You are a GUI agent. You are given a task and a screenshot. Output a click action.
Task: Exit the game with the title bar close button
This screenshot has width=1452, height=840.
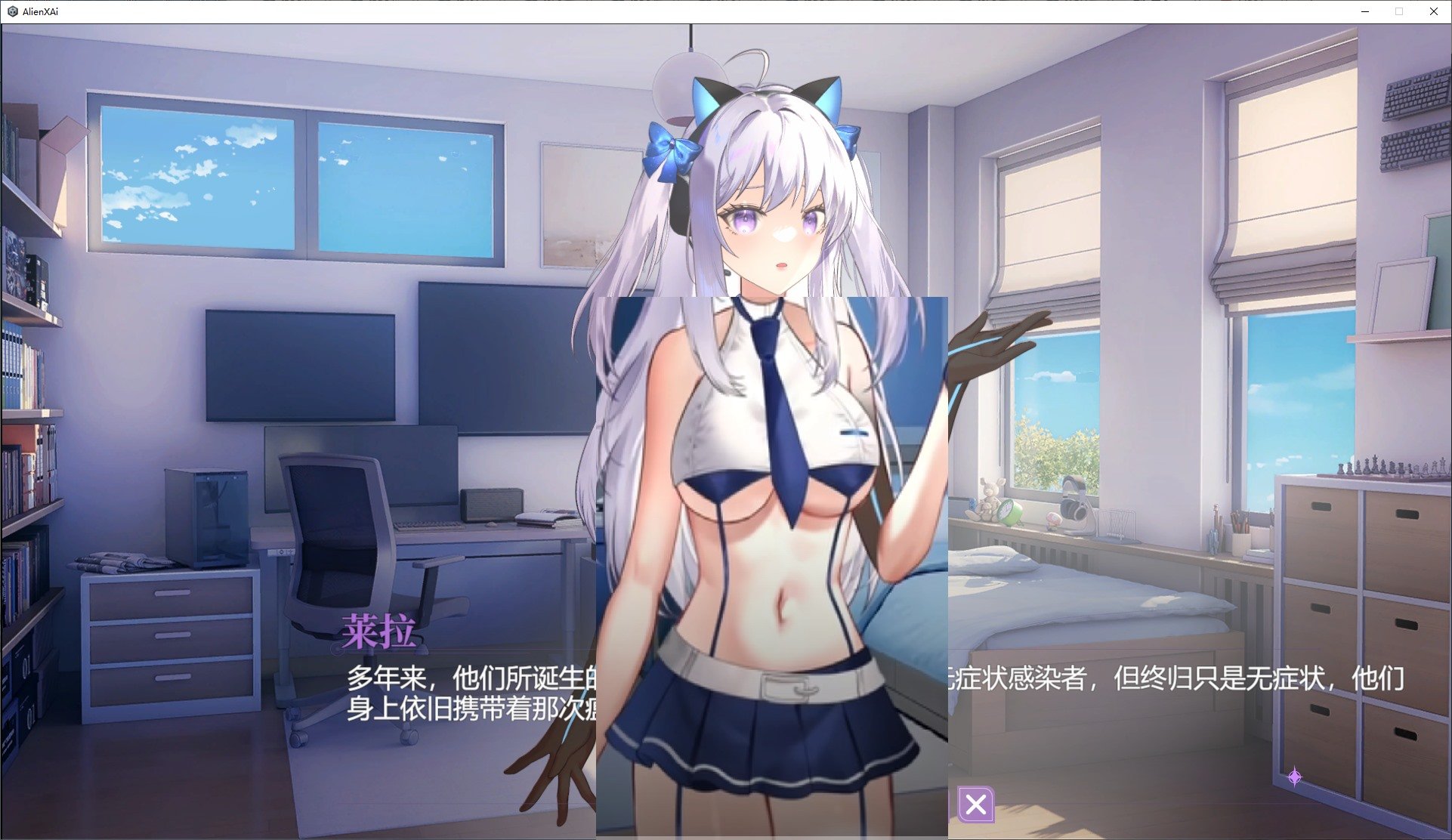(1433, 11)
